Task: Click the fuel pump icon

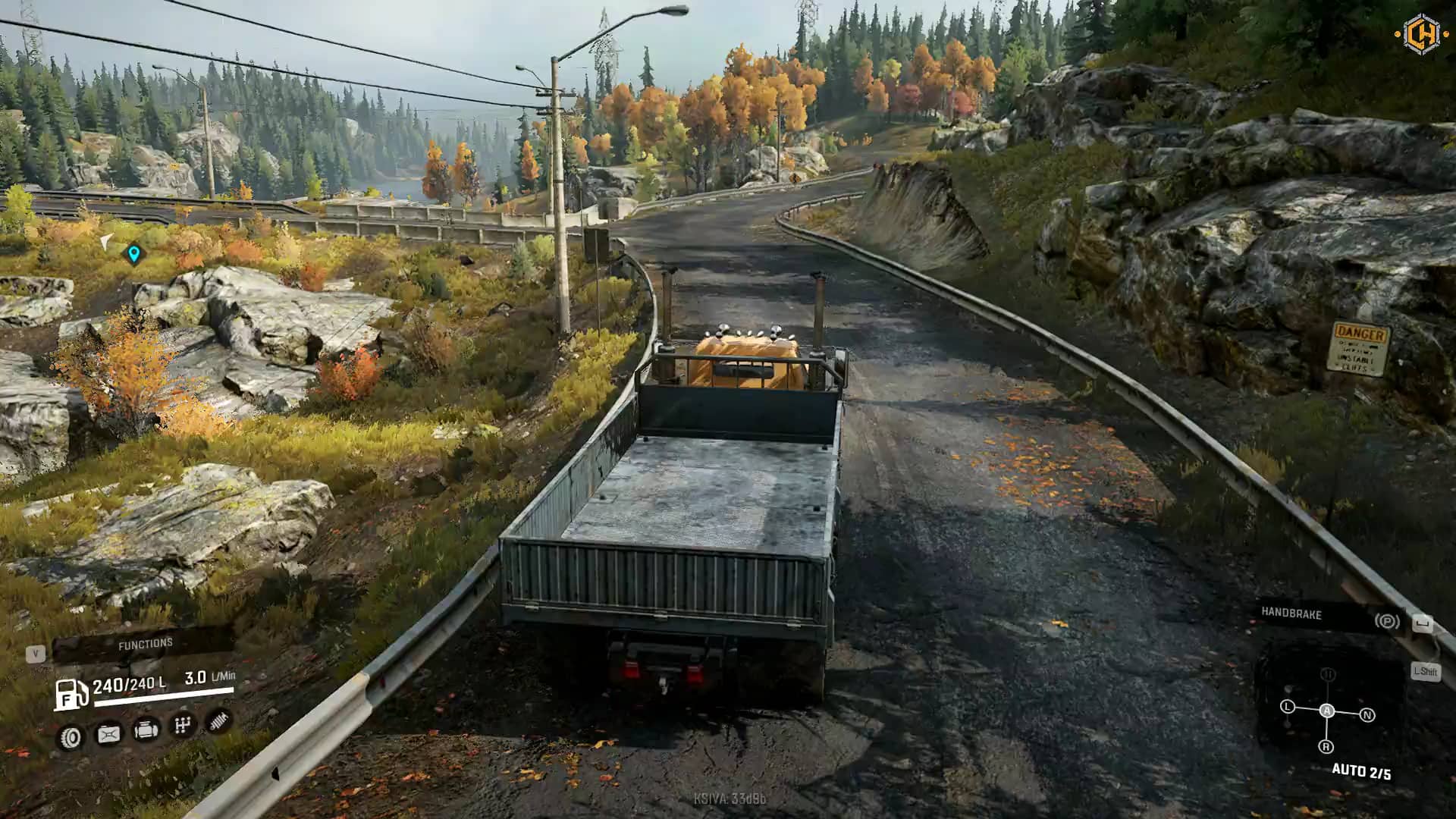Action: pyautogui.click(x=70, y=693)
